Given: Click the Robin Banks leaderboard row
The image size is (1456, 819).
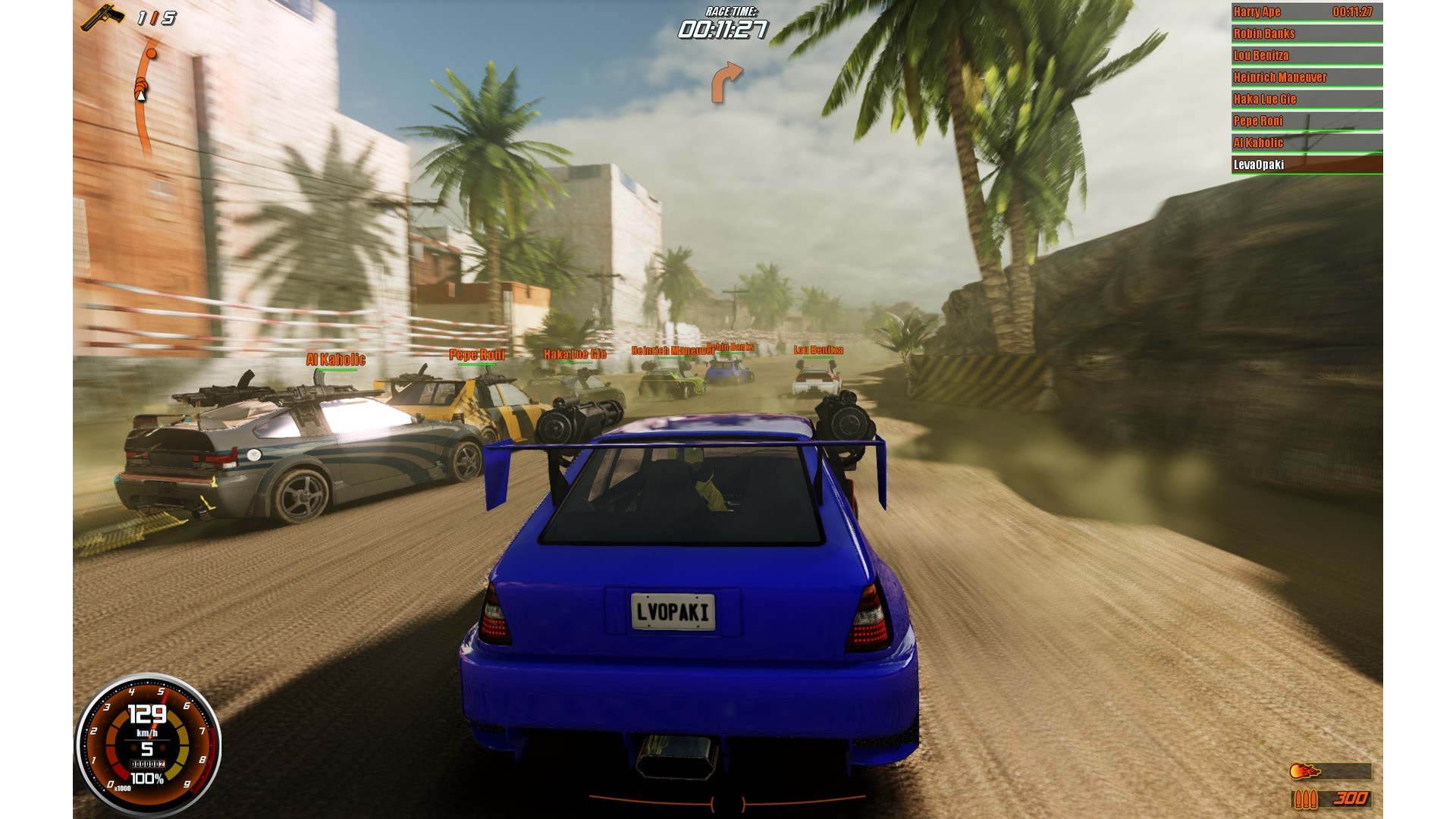Looking at the screenshot, I should point(1306,33).
